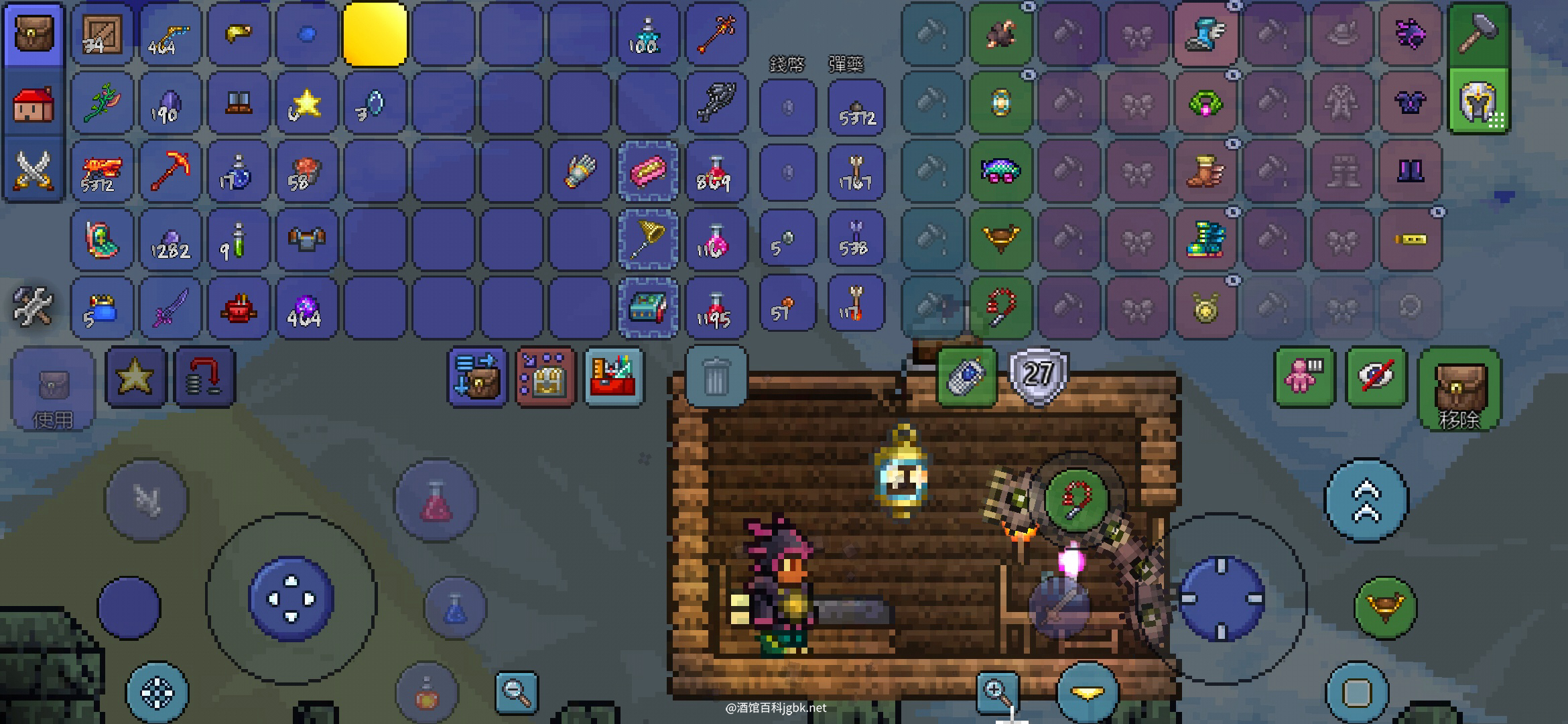The width and height of the screenshot is (1568, 724).
Task: Open the red toolbox button
Action: coord(614,377)
